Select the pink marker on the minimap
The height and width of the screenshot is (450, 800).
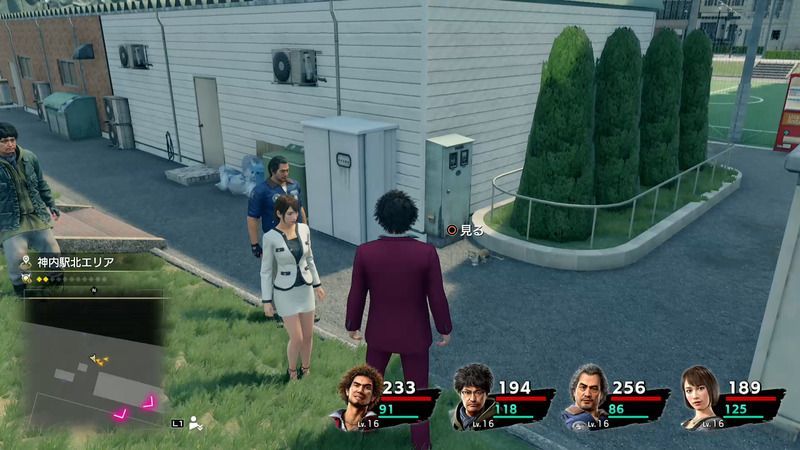pyautogui.click(x=152, y=401)
